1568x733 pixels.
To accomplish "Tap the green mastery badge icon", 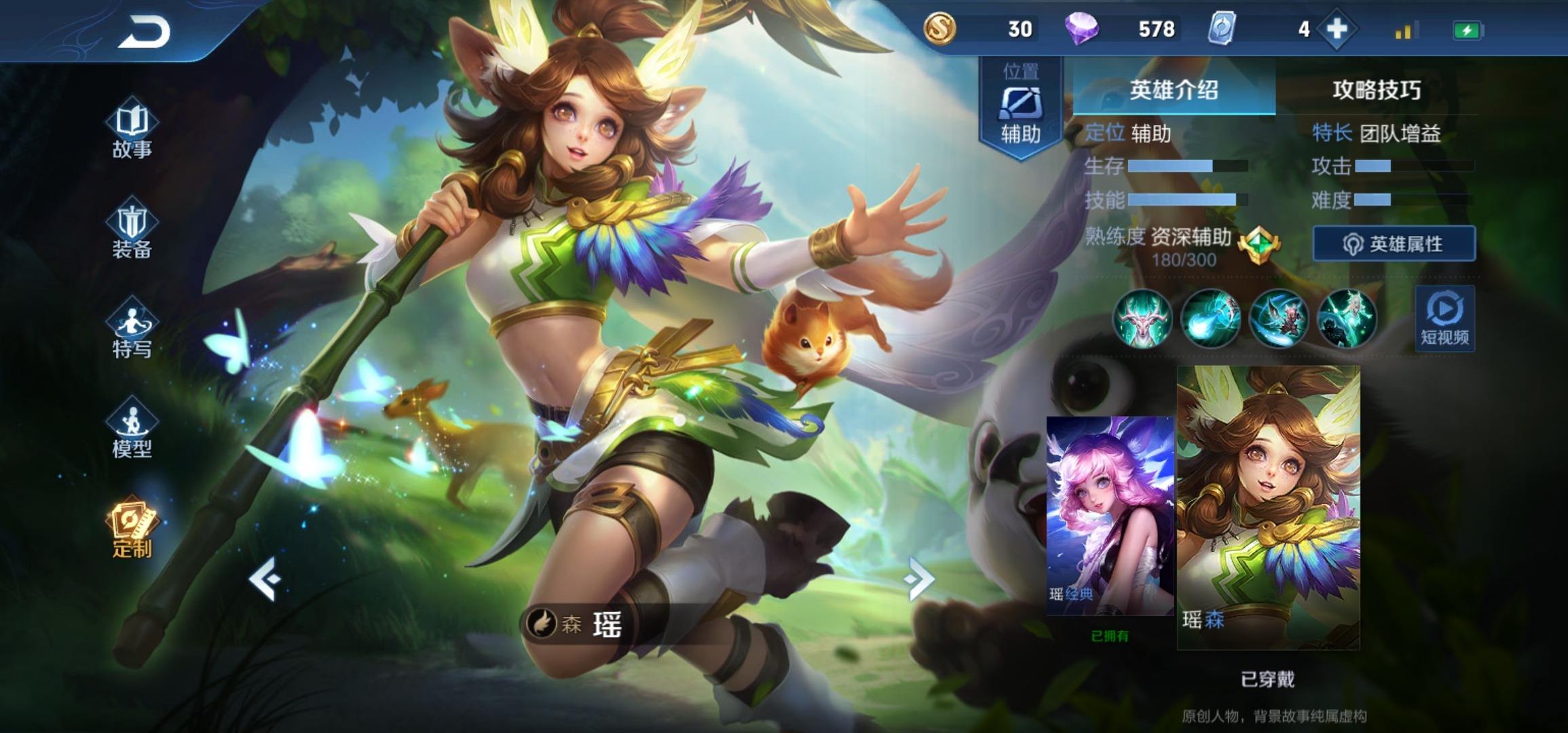I will [1258, 244].
